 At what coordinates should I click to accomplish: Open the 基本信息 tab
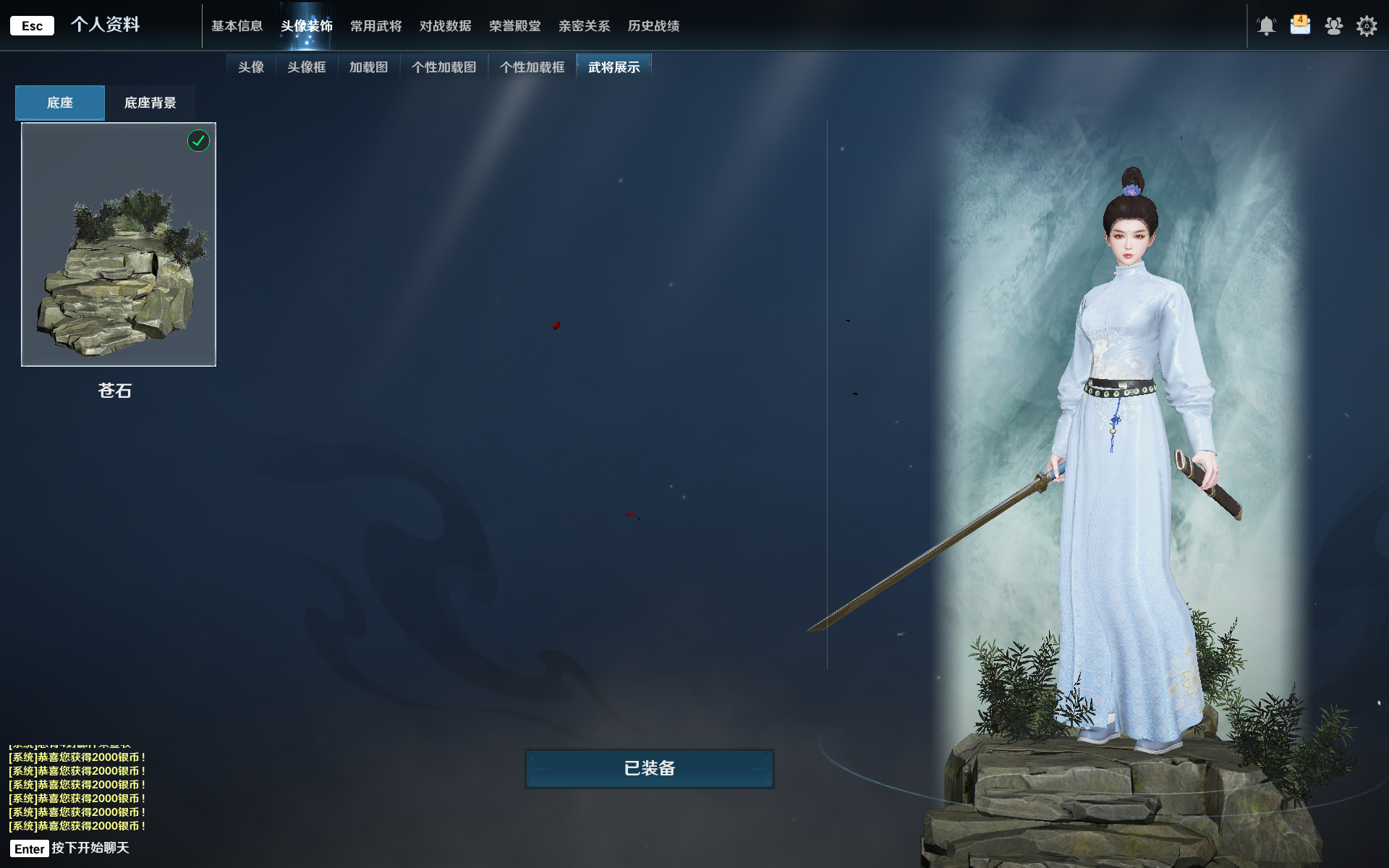(237, 26)
